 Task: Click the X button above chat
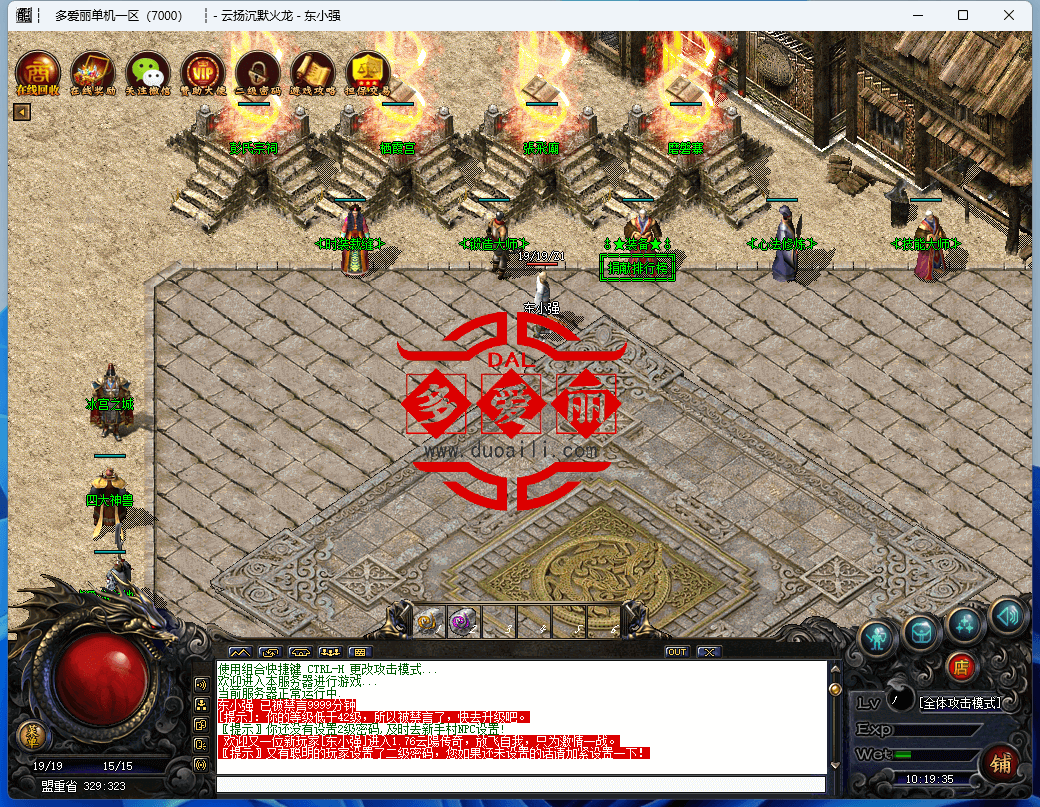coord(709,652)
